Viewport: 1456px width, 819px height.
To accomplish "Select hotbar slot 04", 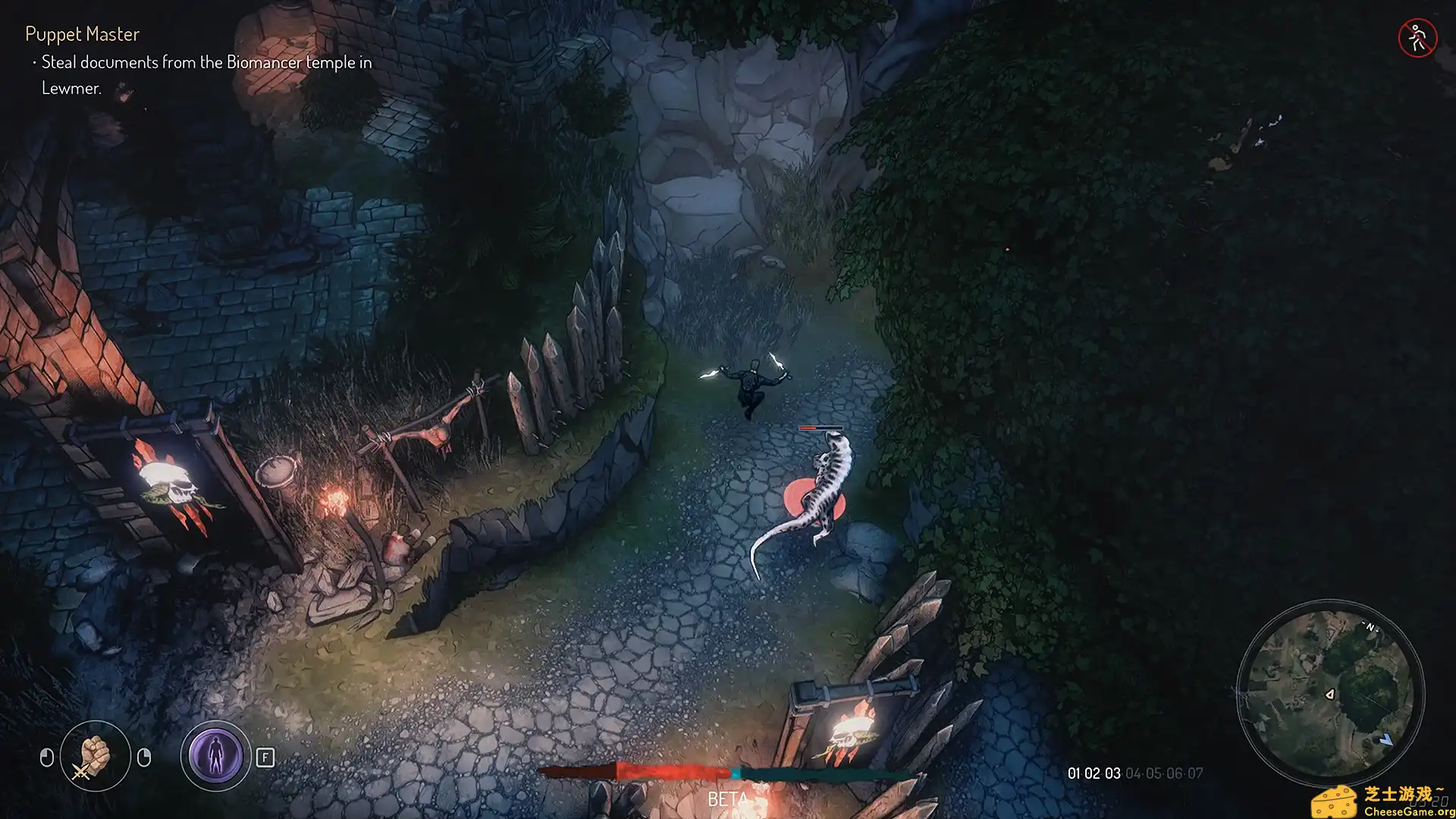I will pyautogui.click(x=1132, y=773).
